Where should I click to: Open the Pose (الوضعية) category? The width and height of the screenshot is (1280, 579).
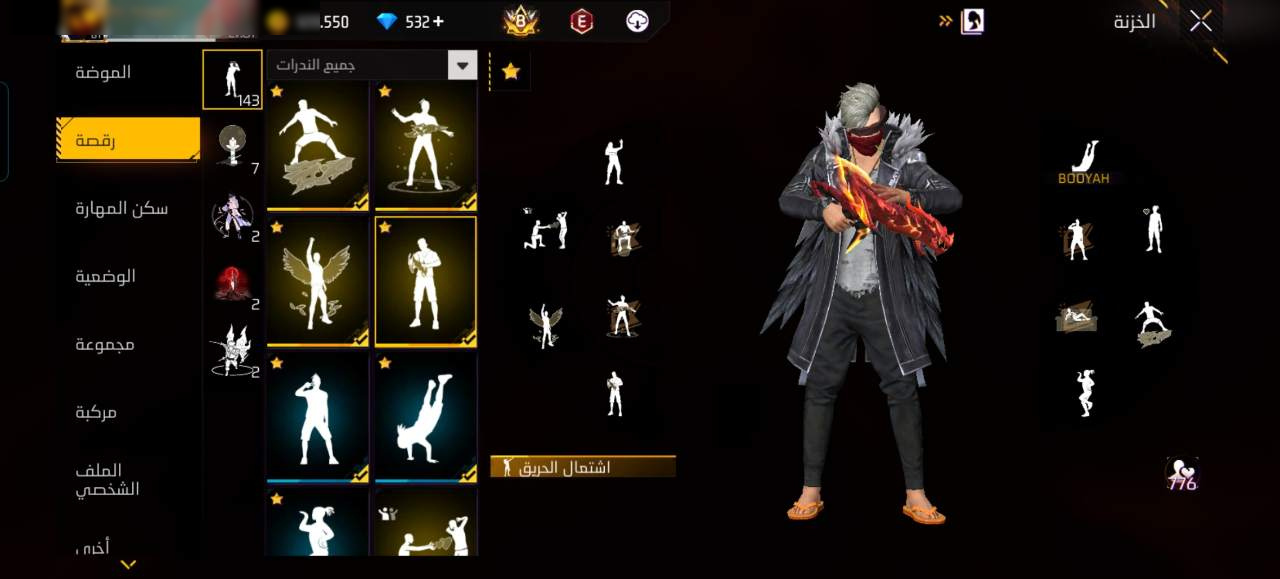pyautogui.click(x=106, y=276)
